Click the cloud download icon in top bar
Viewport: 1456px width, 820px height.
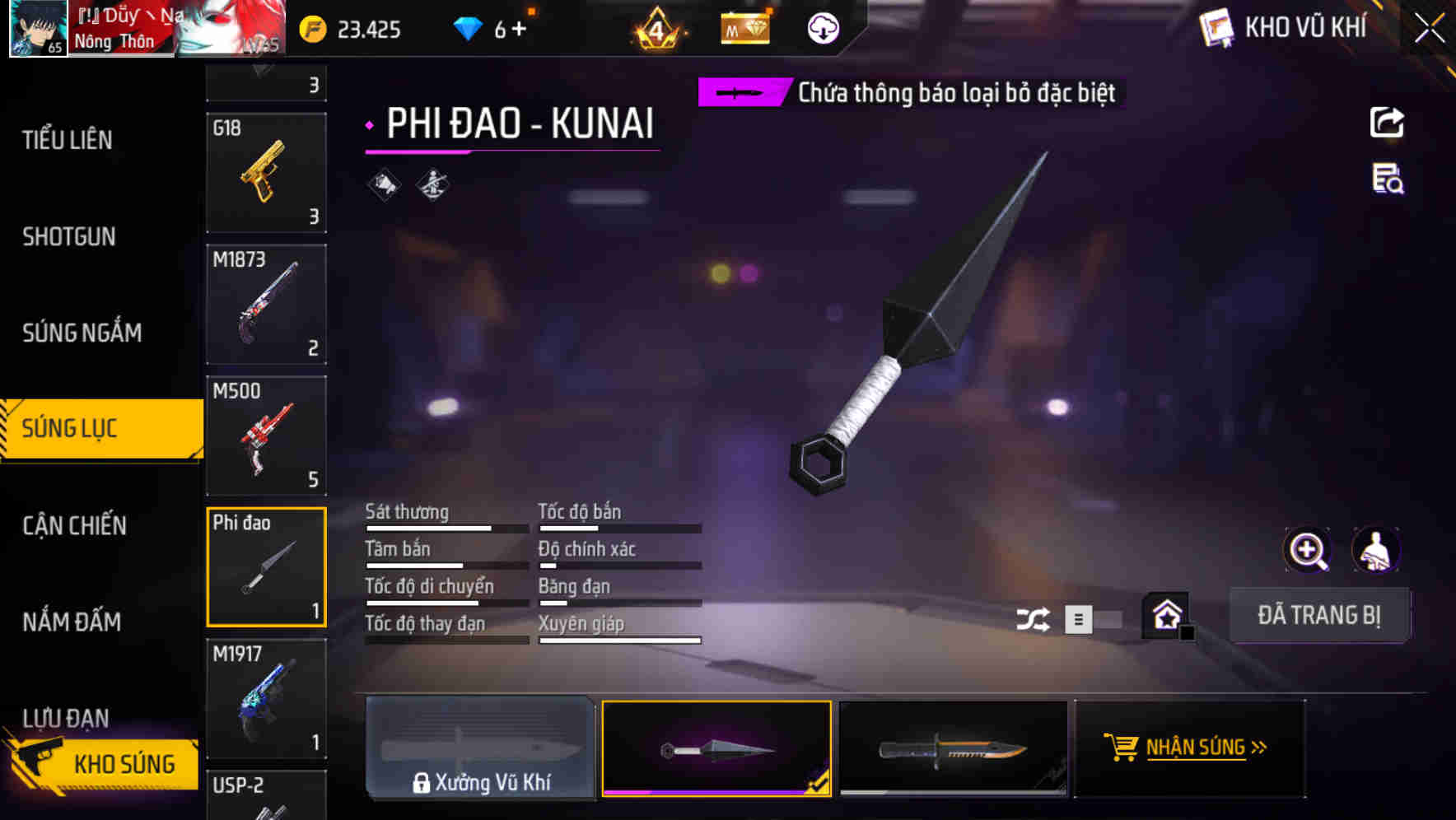coord(823,29)
